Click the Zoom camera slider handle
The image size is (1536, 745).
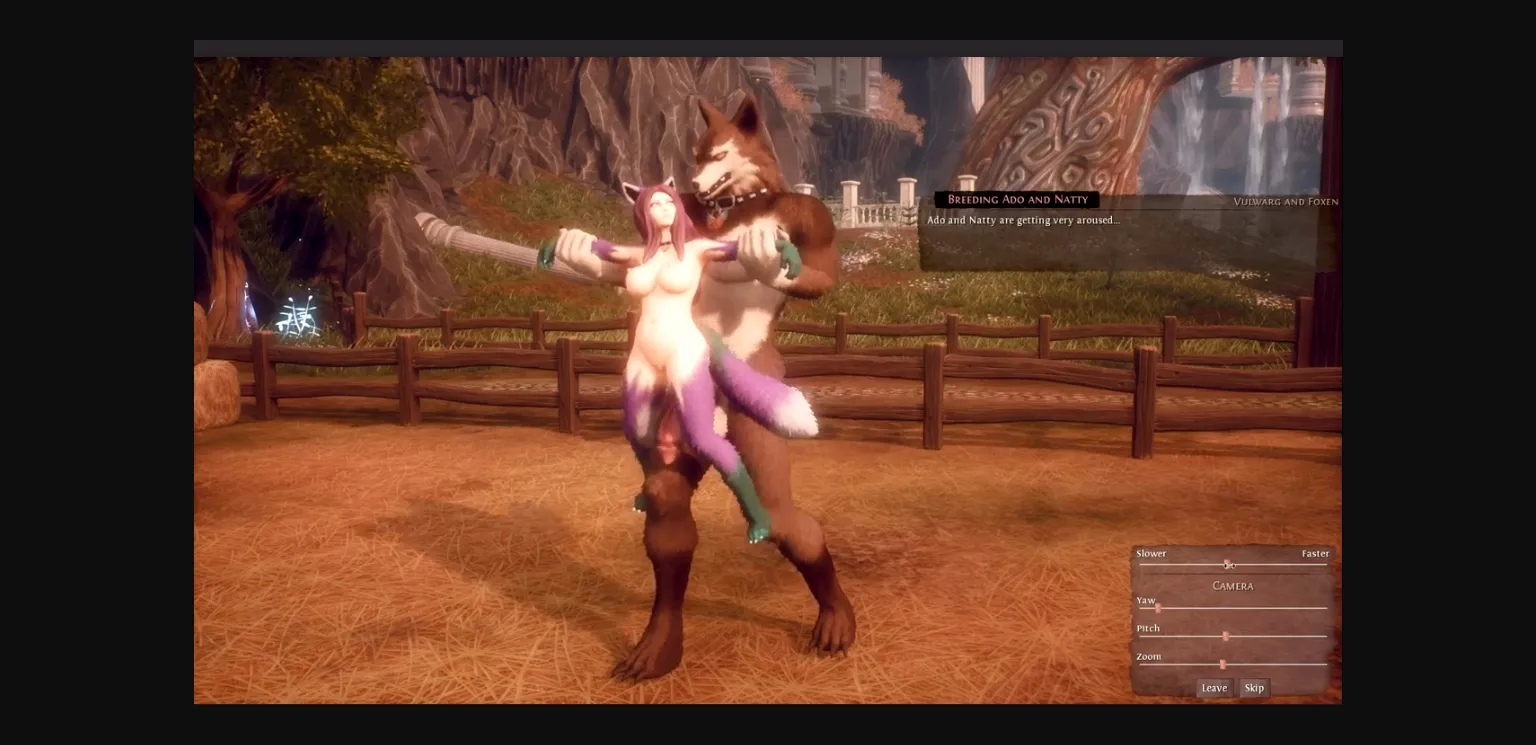click(x=1223, y=663)
